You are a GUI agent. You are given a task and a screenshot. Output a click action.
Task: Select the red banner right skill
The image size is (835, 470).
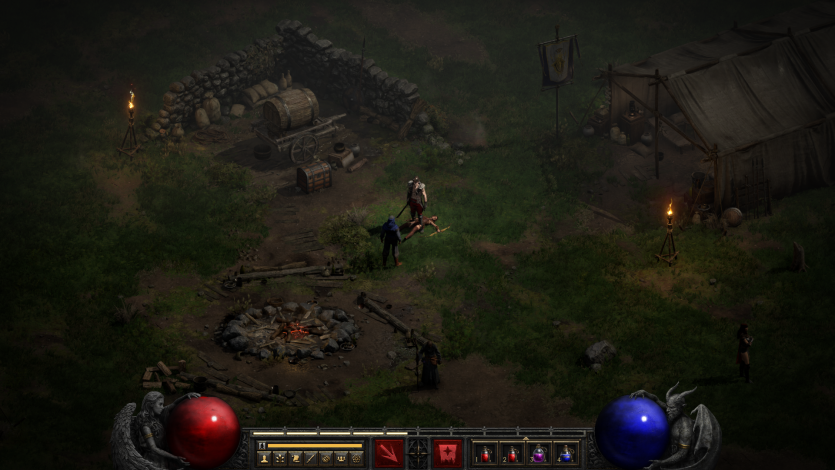coord(447,453)
